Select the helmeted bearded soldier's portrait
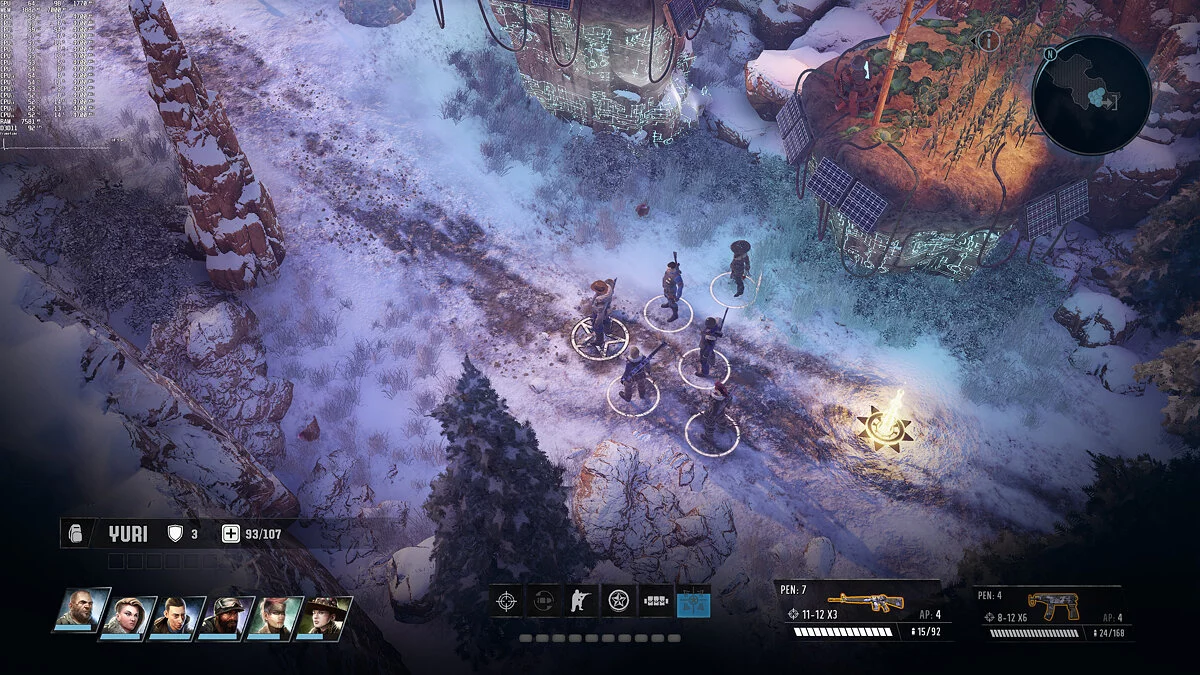This screenshot has height=675, width=1200. coord(227,617)
